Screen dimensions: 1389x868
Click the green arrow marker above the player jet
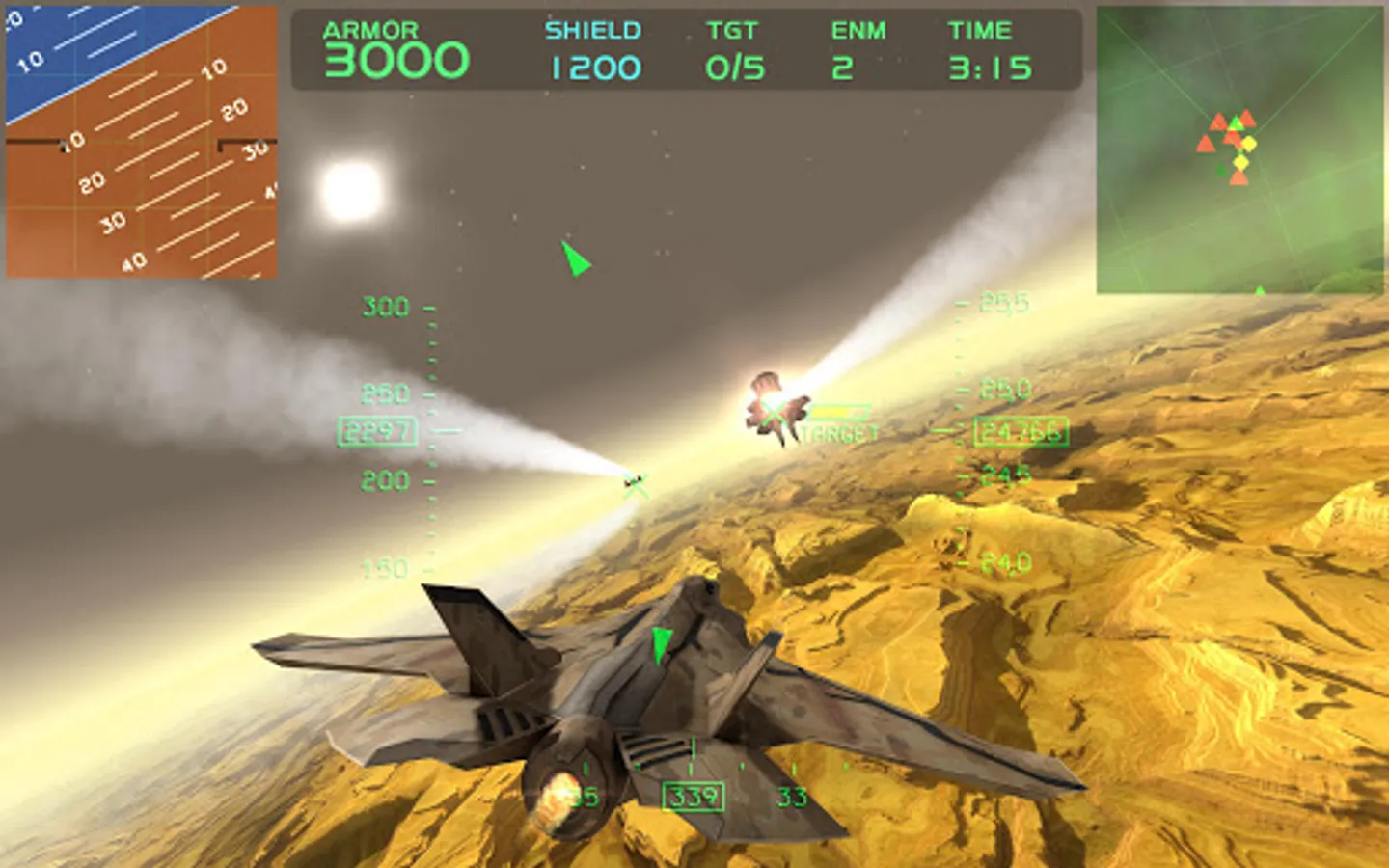pos(661,641)
